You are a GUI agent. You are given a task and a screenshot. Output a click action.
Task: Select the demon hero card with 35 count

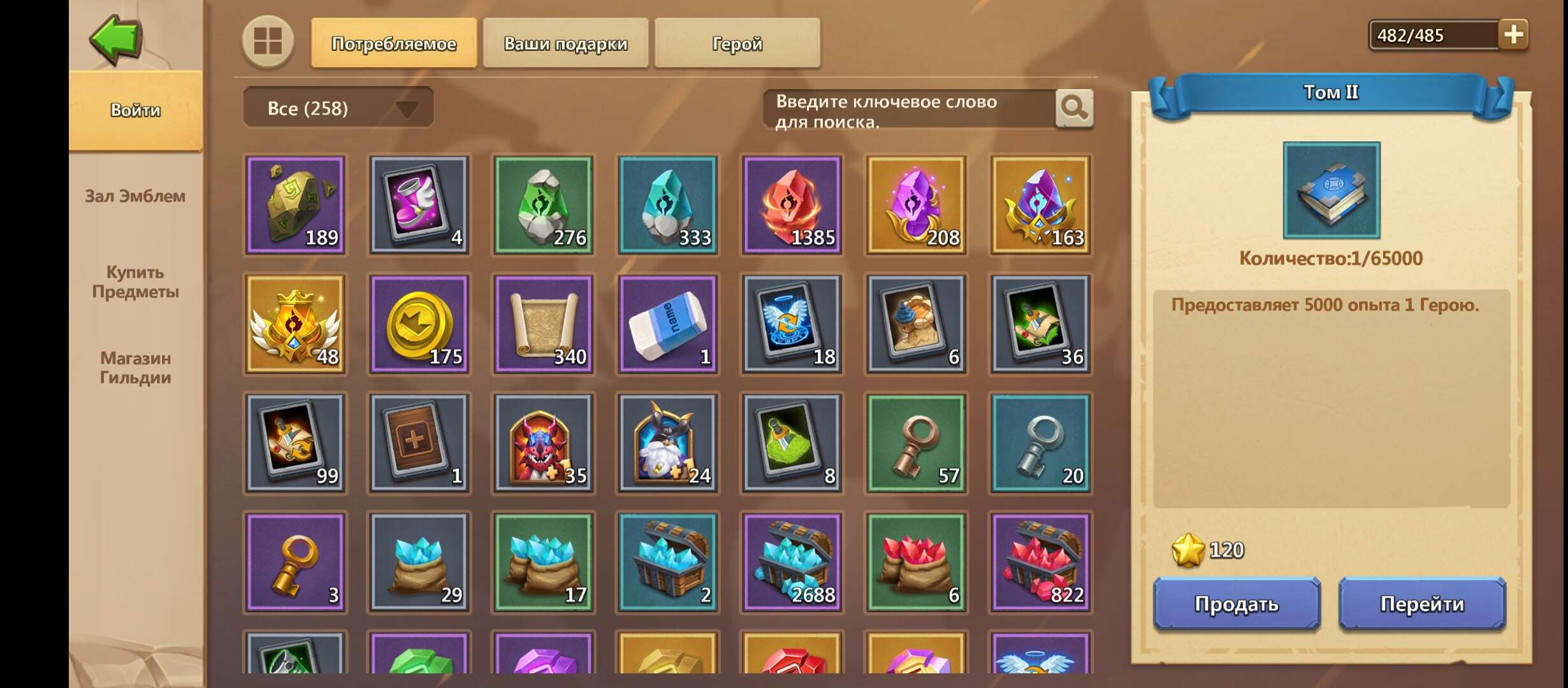[x=542, y=443]
